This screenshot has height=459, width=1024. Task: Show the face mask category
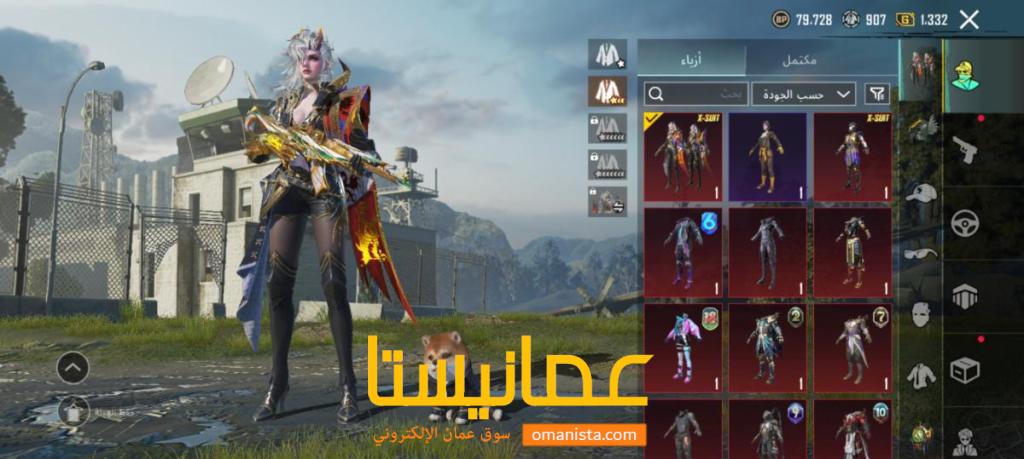(921, 313)
